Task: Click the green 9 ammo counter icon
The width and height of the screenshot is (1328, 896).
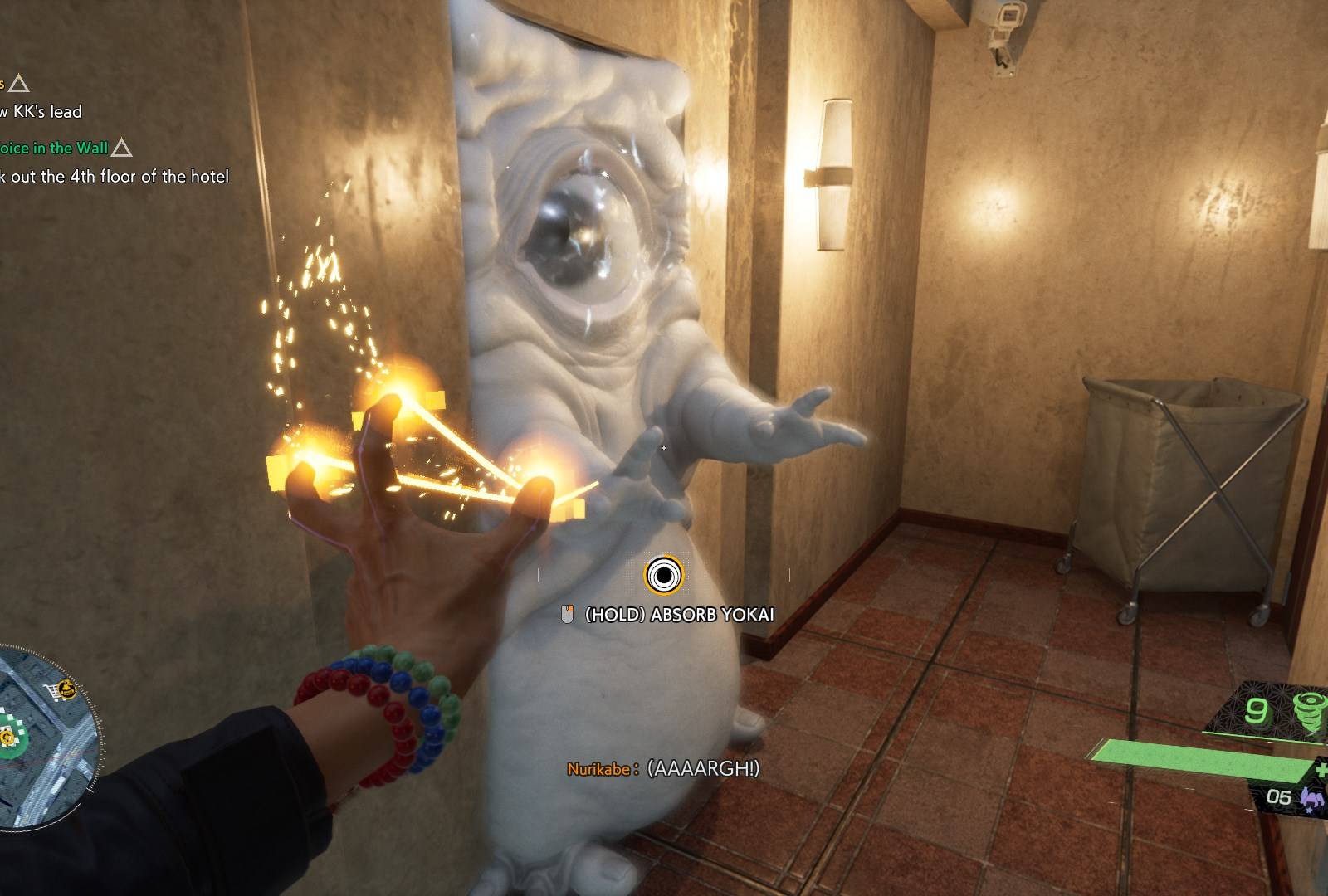Action: (x=1255, y=710)
